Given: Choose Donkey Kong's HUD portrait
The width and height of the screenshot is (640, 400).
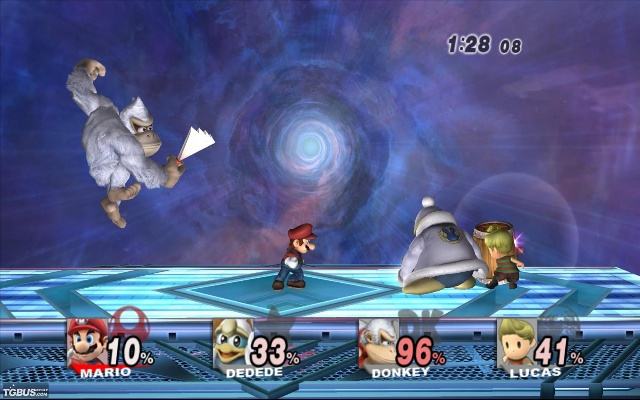Looking at the screenshot, I should 378,343.
